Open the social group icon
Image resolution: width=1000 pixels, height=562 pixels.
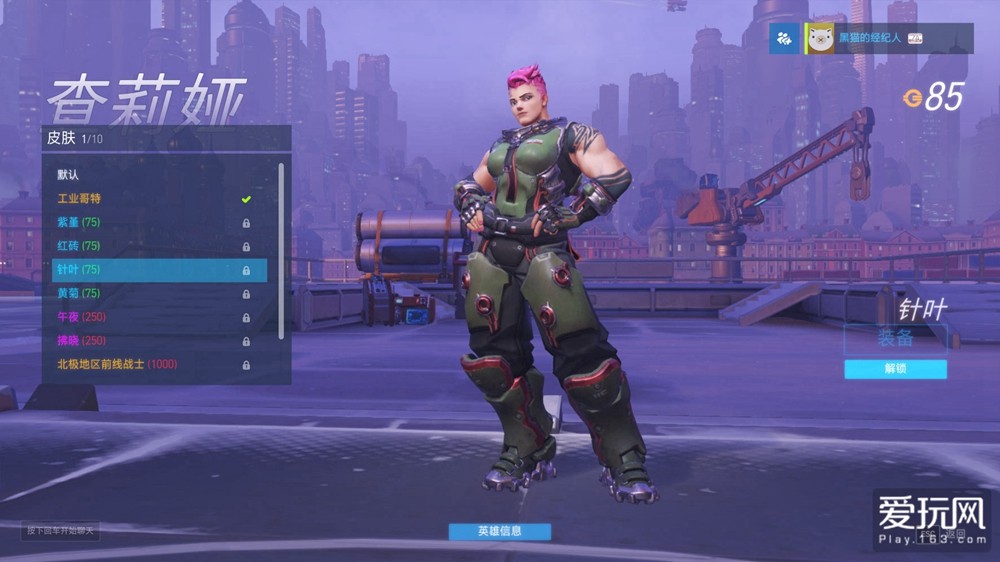point(784,39)
